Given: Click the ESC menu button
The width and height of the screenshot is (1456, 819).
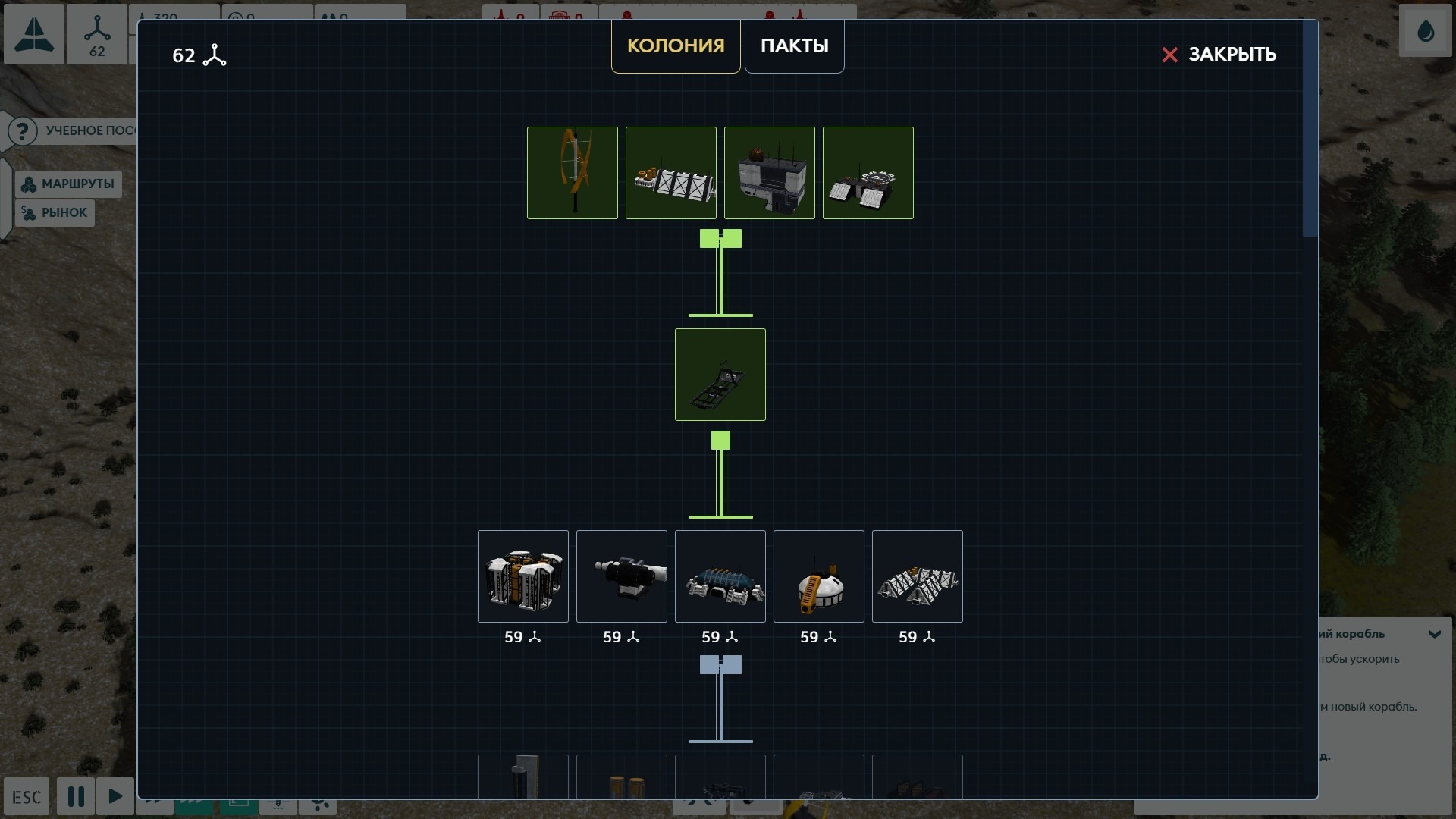Looking at the screenshot, I should [27, 797].
